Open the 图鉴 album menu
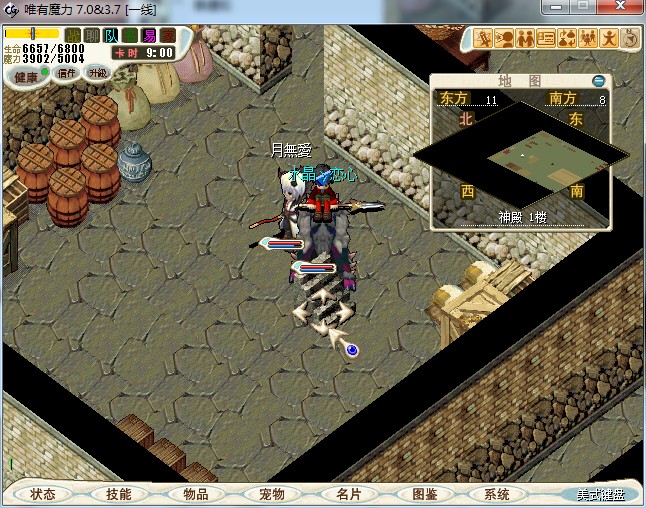646x508 pixels. point(424,494)
